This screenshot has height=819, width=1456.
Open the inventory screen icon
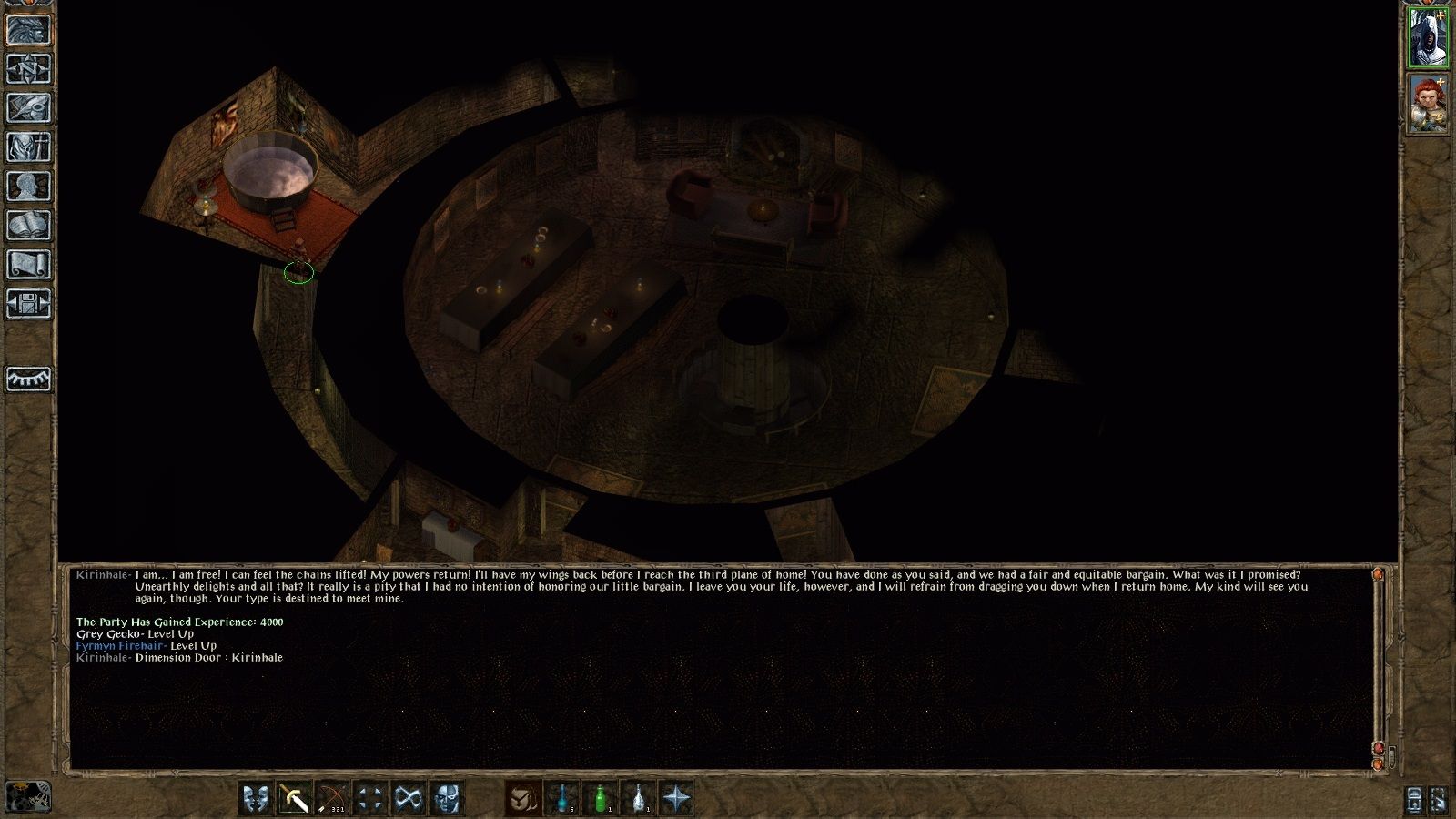pos(28,147)
